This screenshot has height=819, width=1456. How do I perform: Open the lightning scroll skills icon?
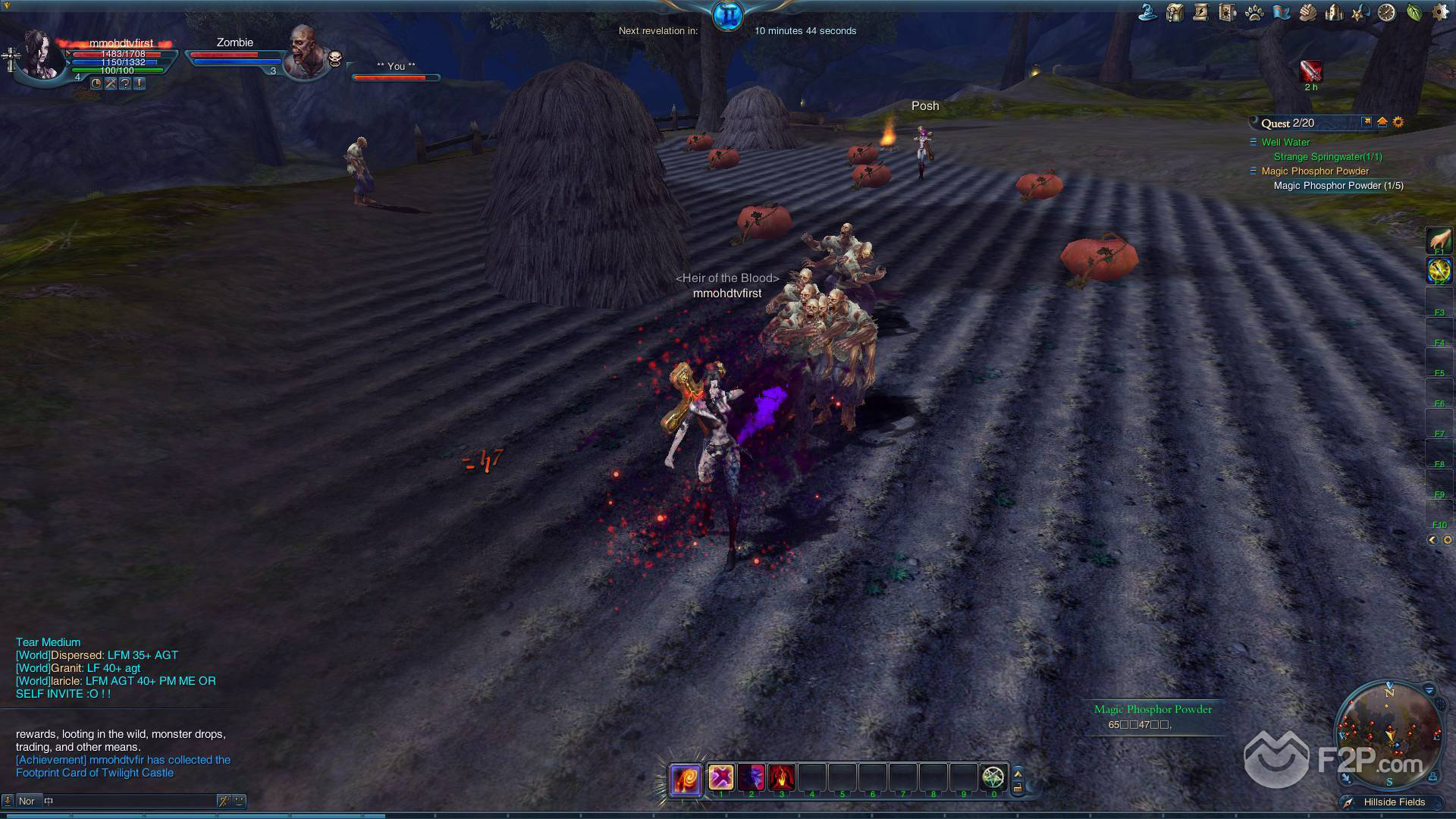pos(1200,12)
